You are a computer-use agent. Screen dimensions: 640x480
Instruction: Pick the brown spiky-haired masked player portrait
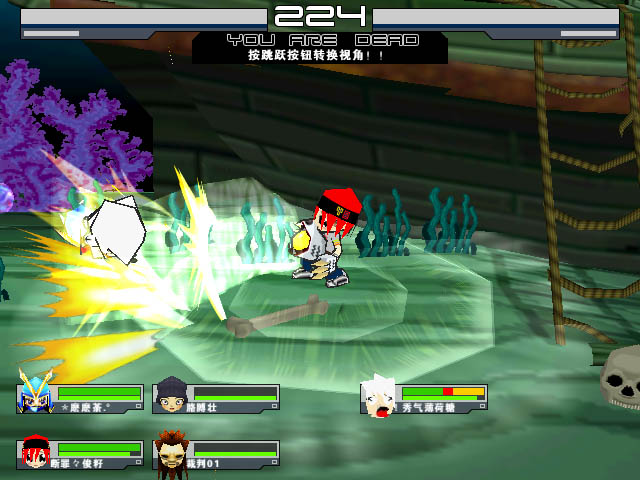[x=170, y=453]
